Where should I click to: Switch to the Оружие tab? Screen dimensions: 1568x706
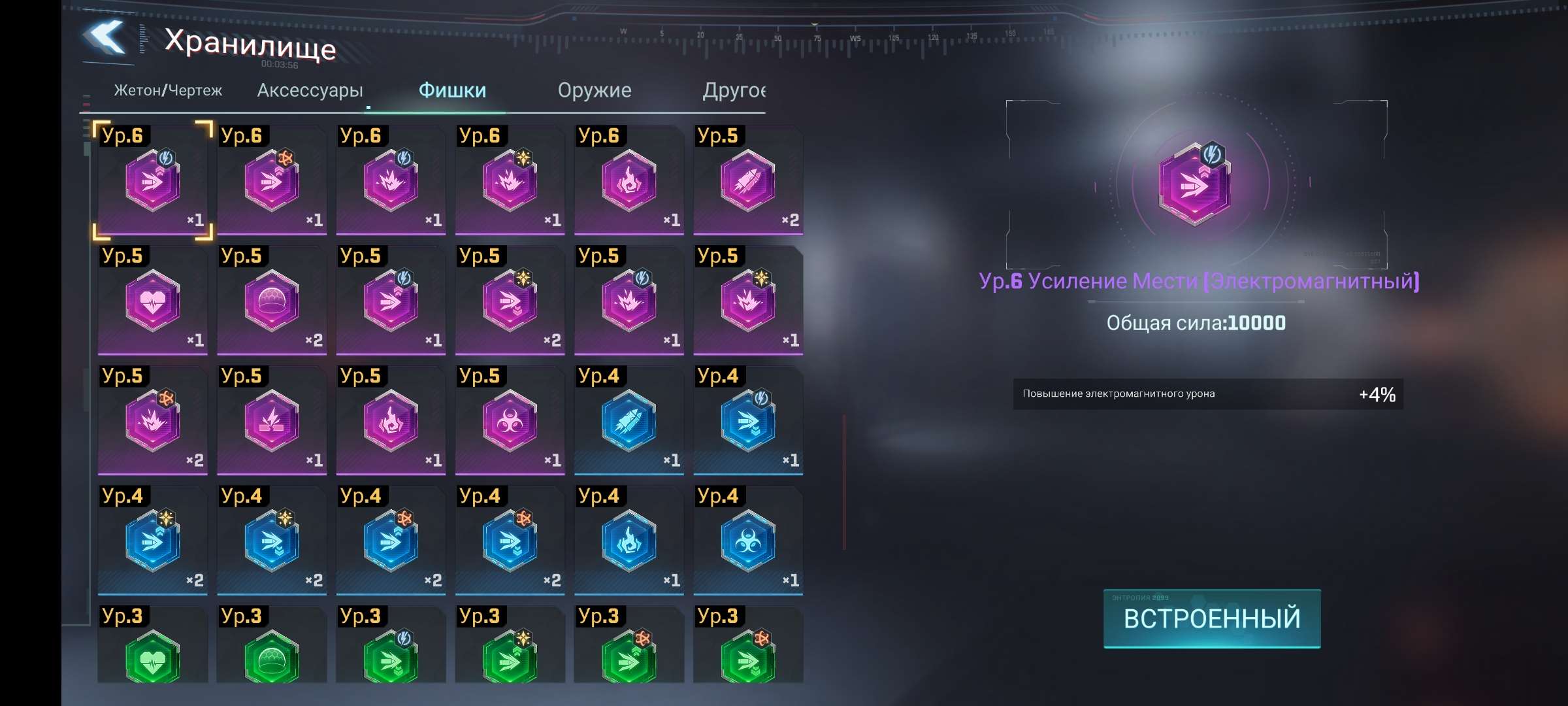pos(595,90)
